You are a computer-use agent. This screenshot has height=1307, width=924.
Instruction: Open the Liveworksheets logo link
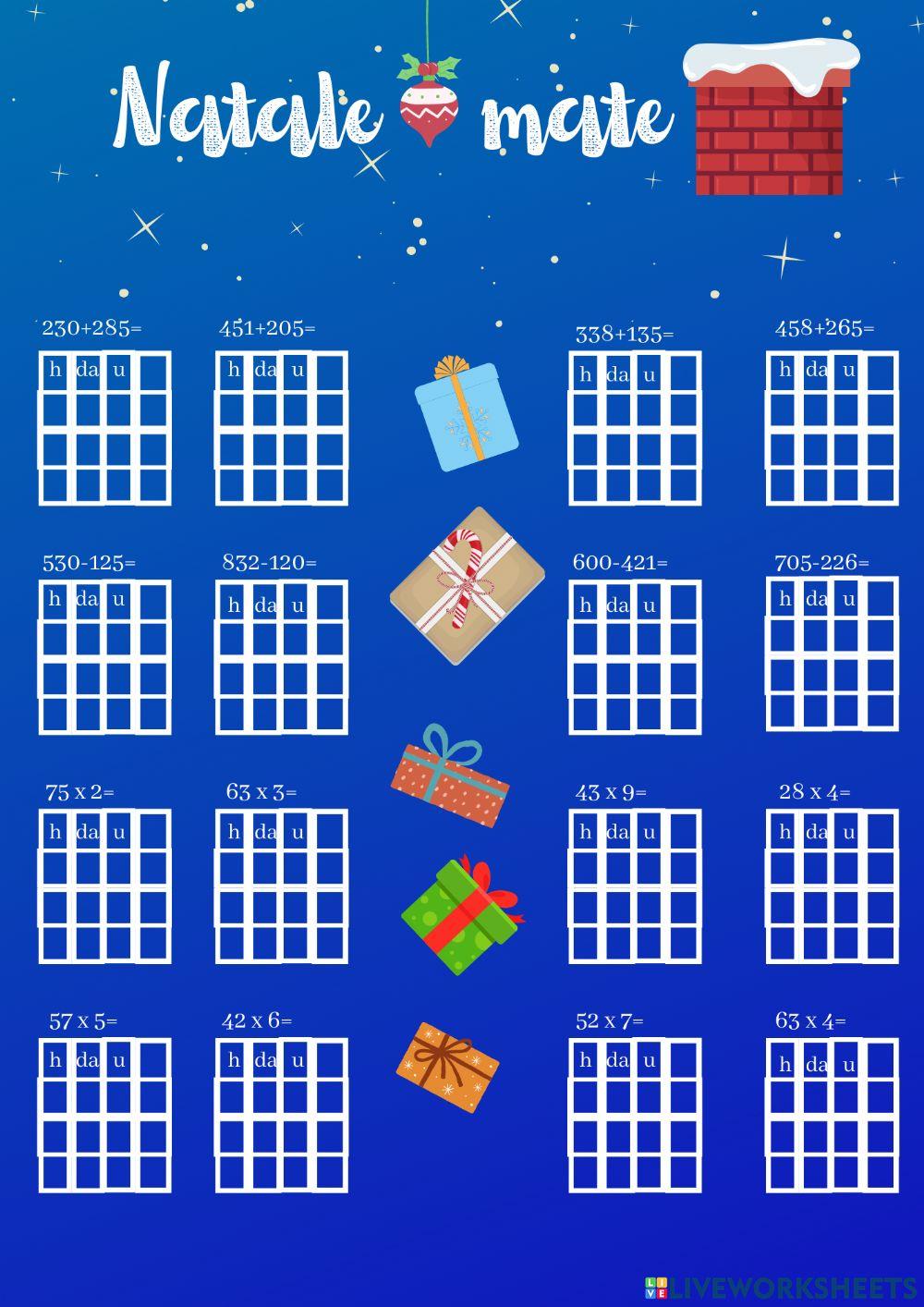click(x=781, y=1289)
